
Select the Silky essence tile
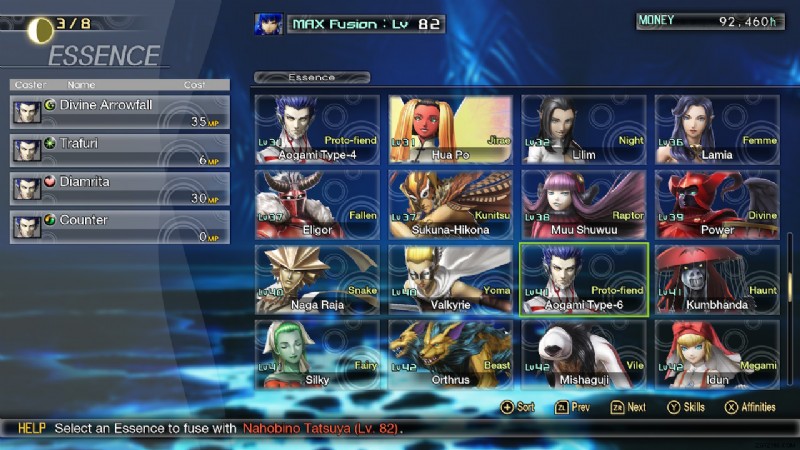[x=317, y=354]
